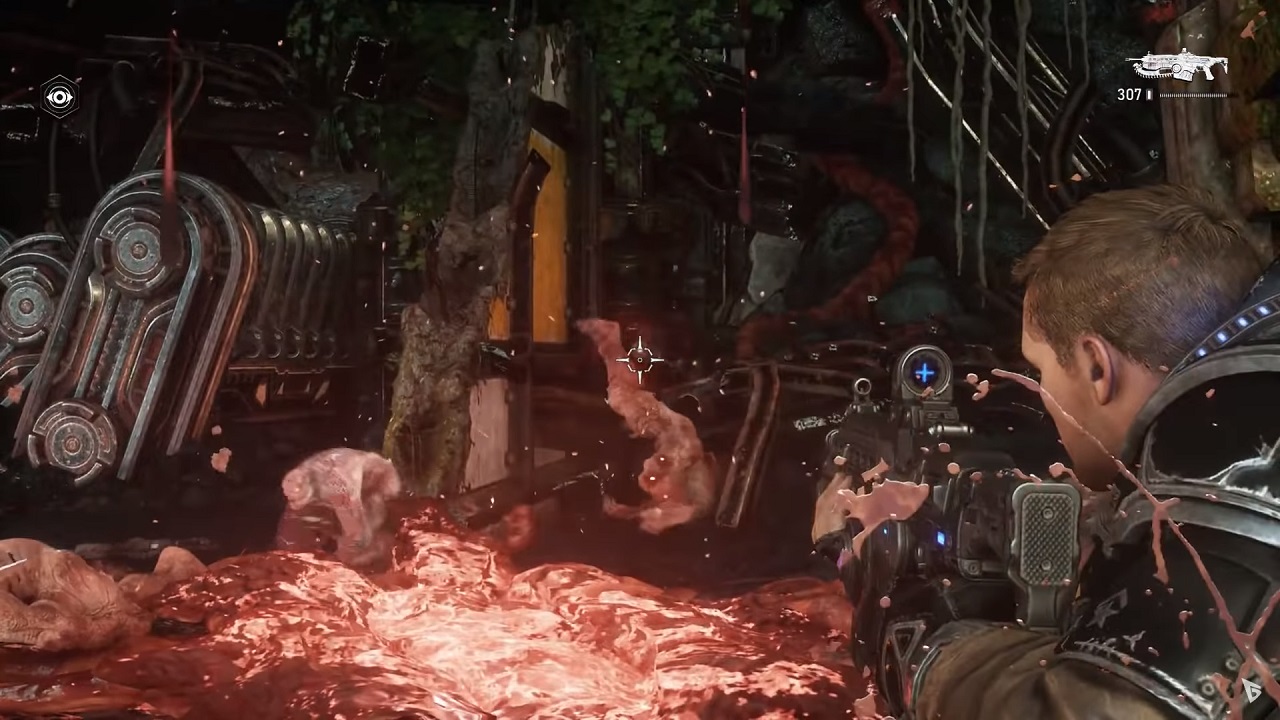Click the hexagonal eye icon
This screenshot has height=720, width=1280.
coord(60,97)
